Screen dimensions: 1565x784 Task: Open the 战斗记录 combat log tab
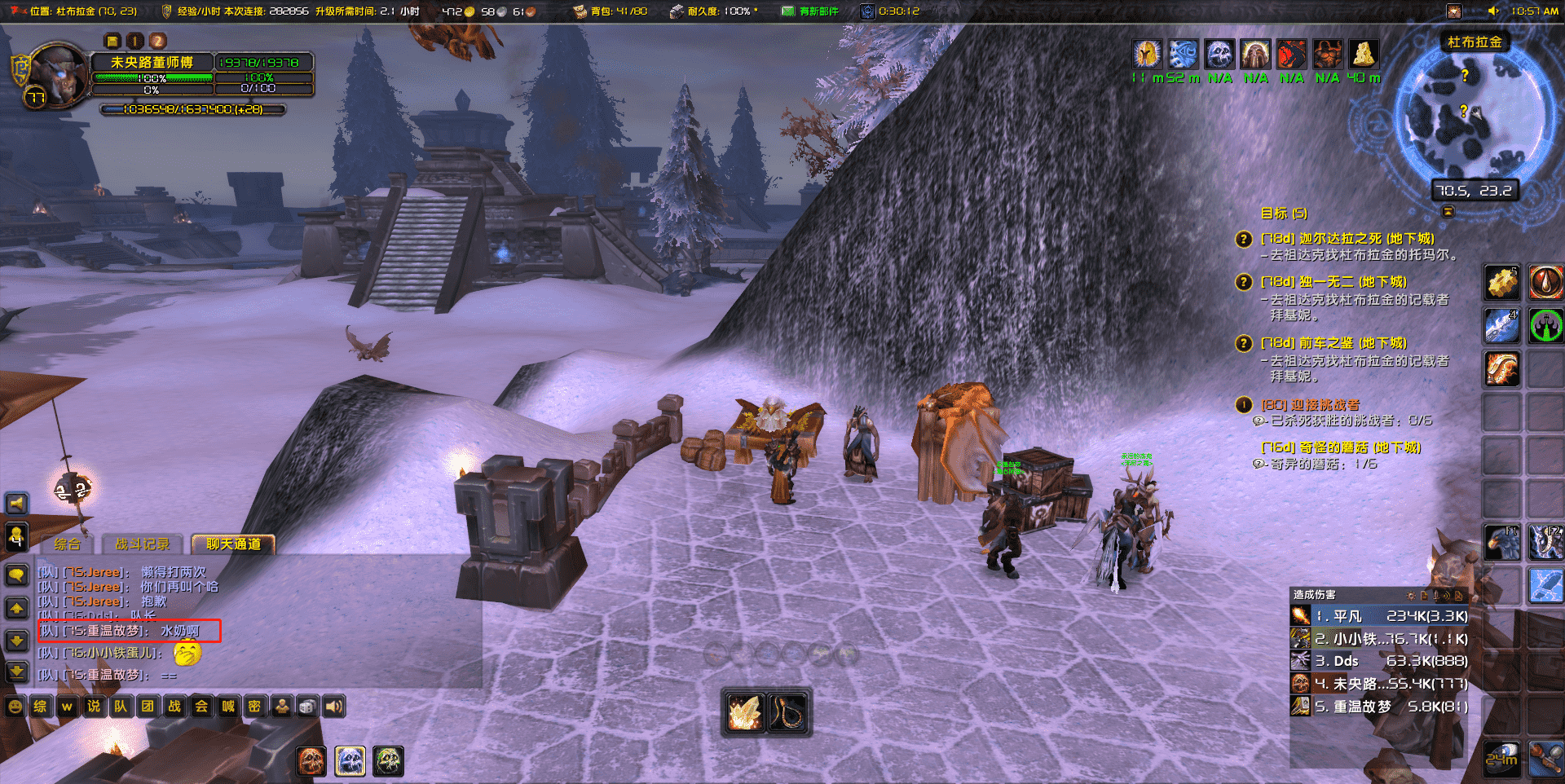[142, 544]
